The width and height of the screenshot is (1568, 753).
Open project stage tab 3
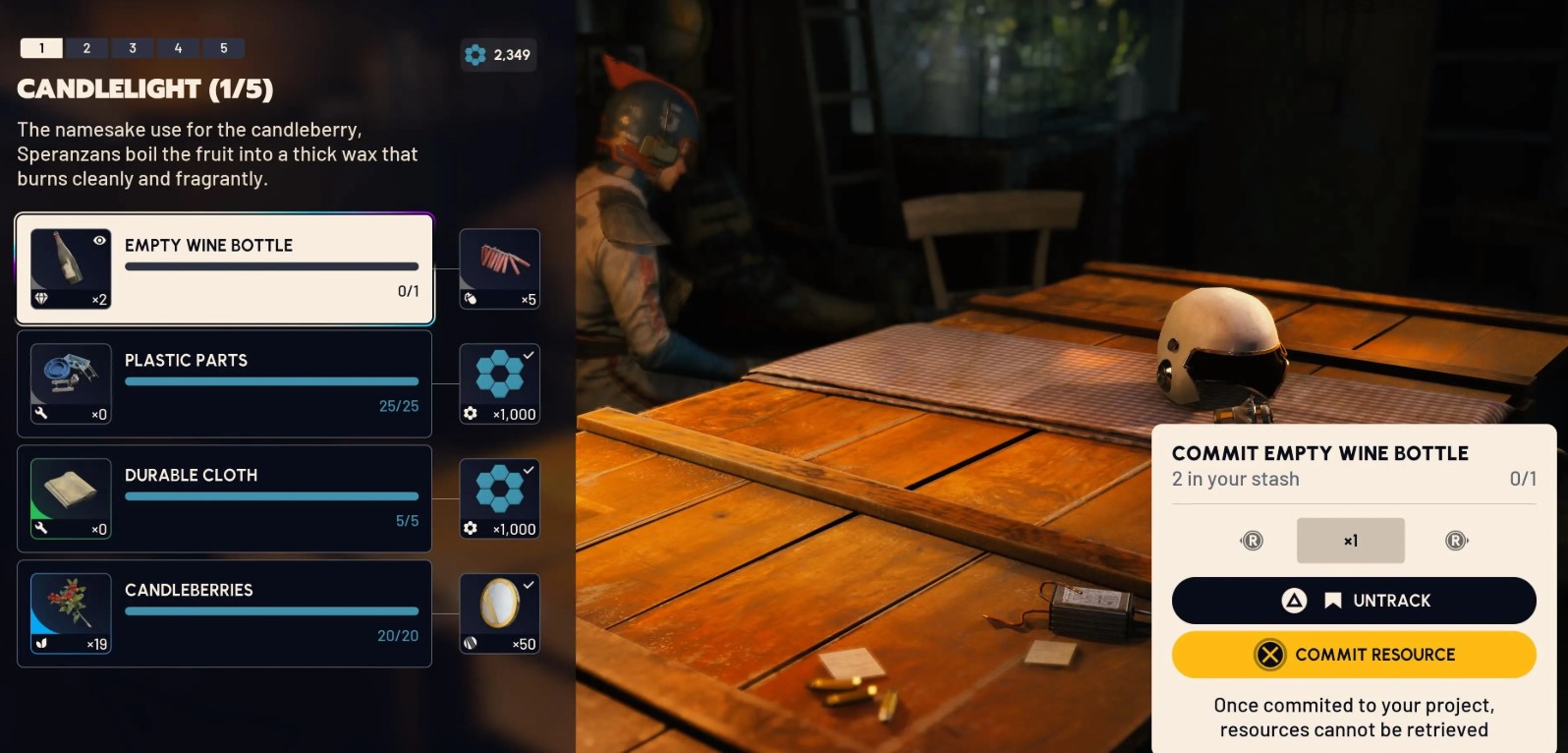click(133, 48)
